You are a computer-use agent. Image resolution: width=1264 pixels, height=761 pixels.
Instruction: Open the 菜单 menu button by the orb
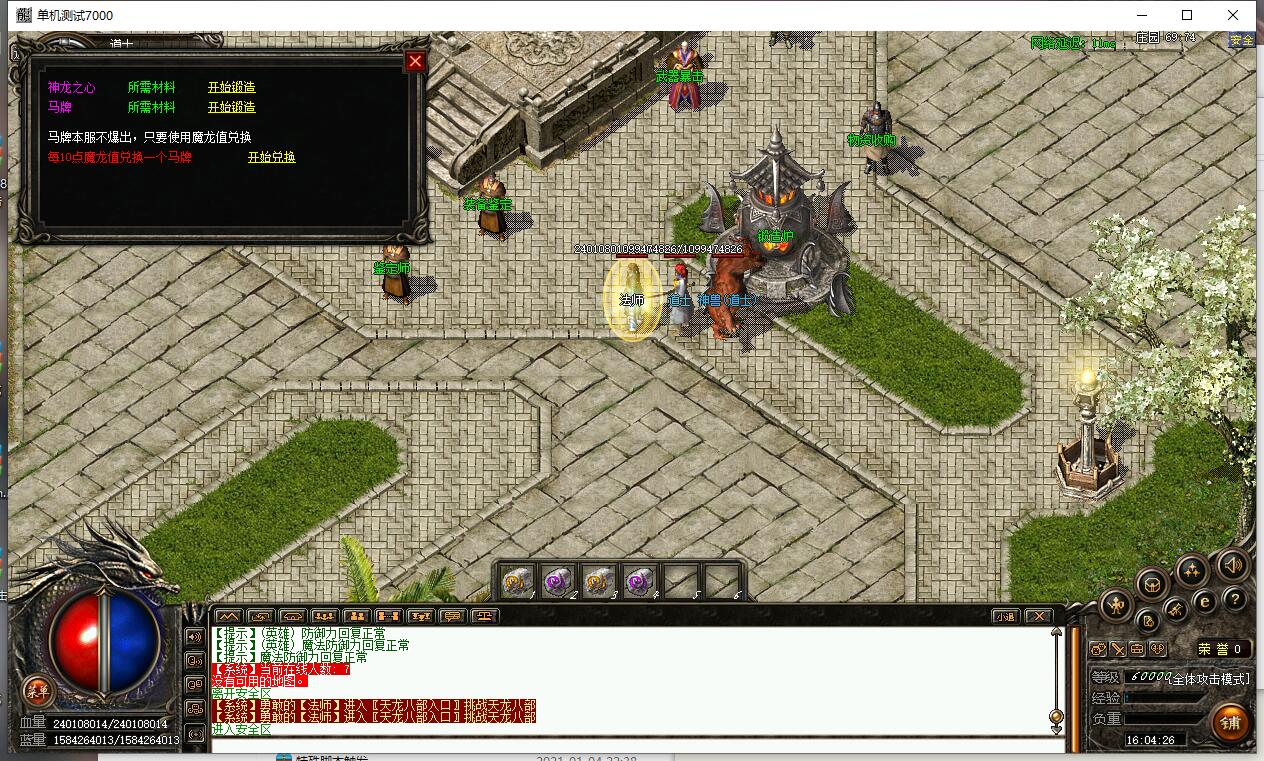point(38,690)
